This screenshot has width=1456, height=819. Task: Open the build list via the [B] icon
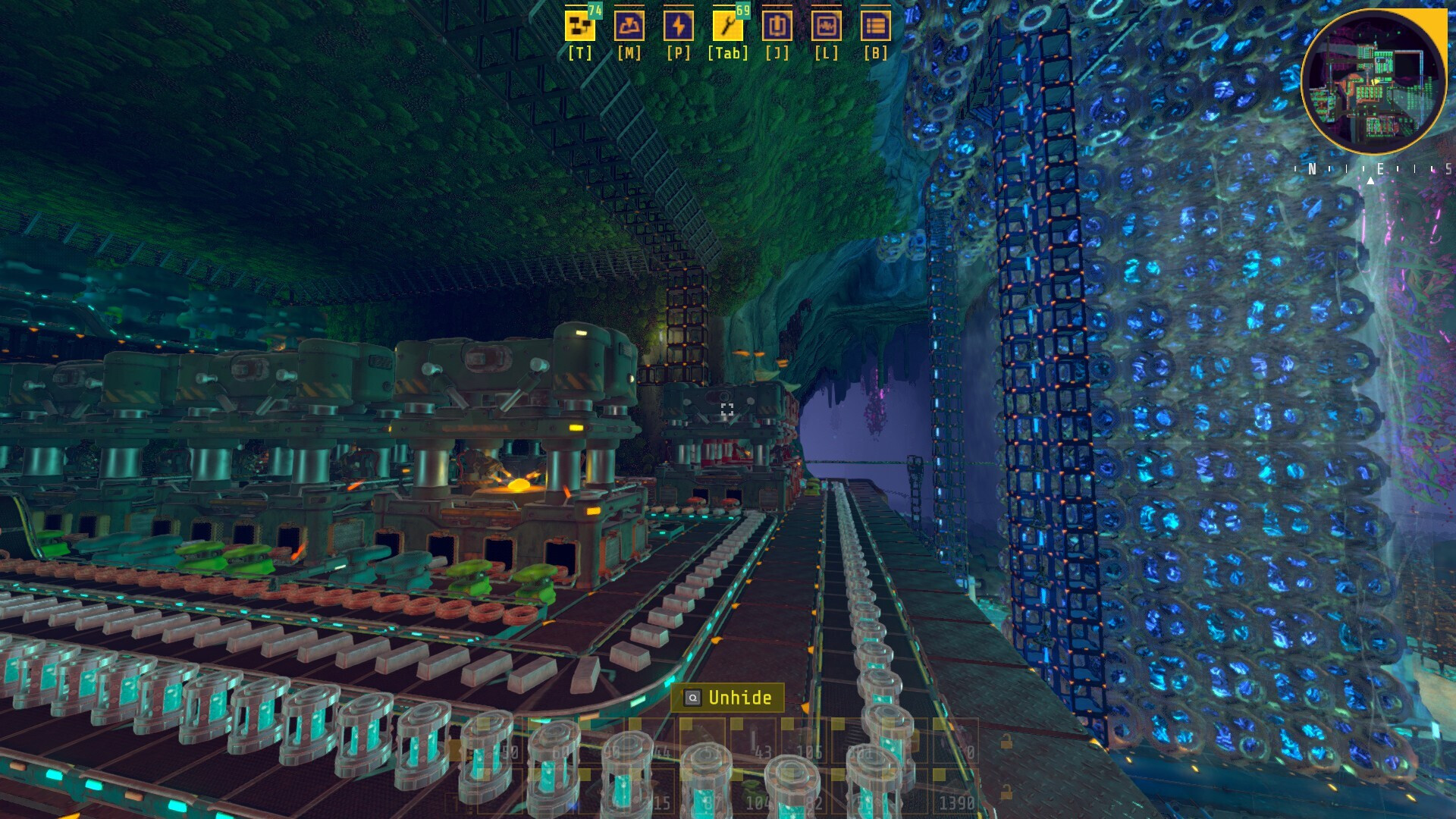click(877, 27)
